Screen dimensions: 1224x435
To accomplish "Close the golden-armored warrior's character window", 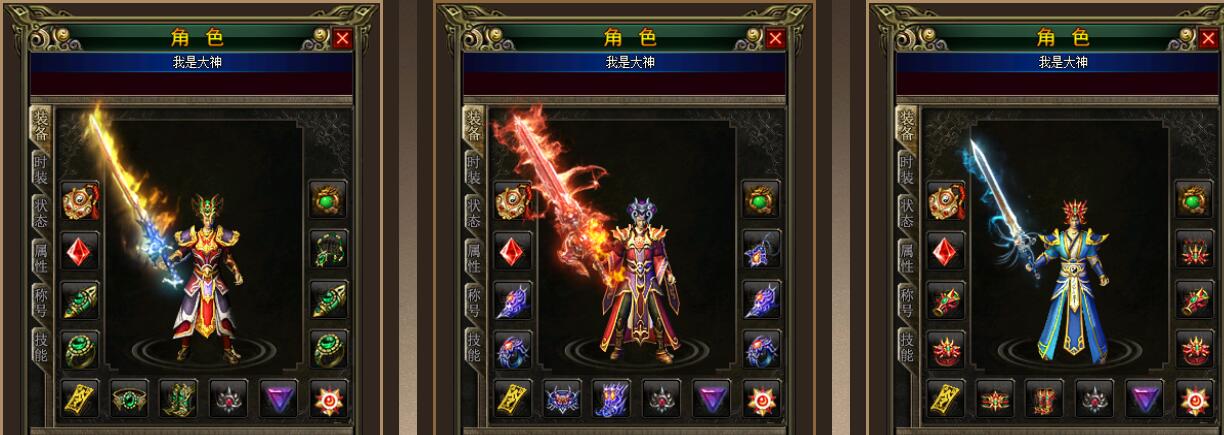I will [x=342, y=39].
